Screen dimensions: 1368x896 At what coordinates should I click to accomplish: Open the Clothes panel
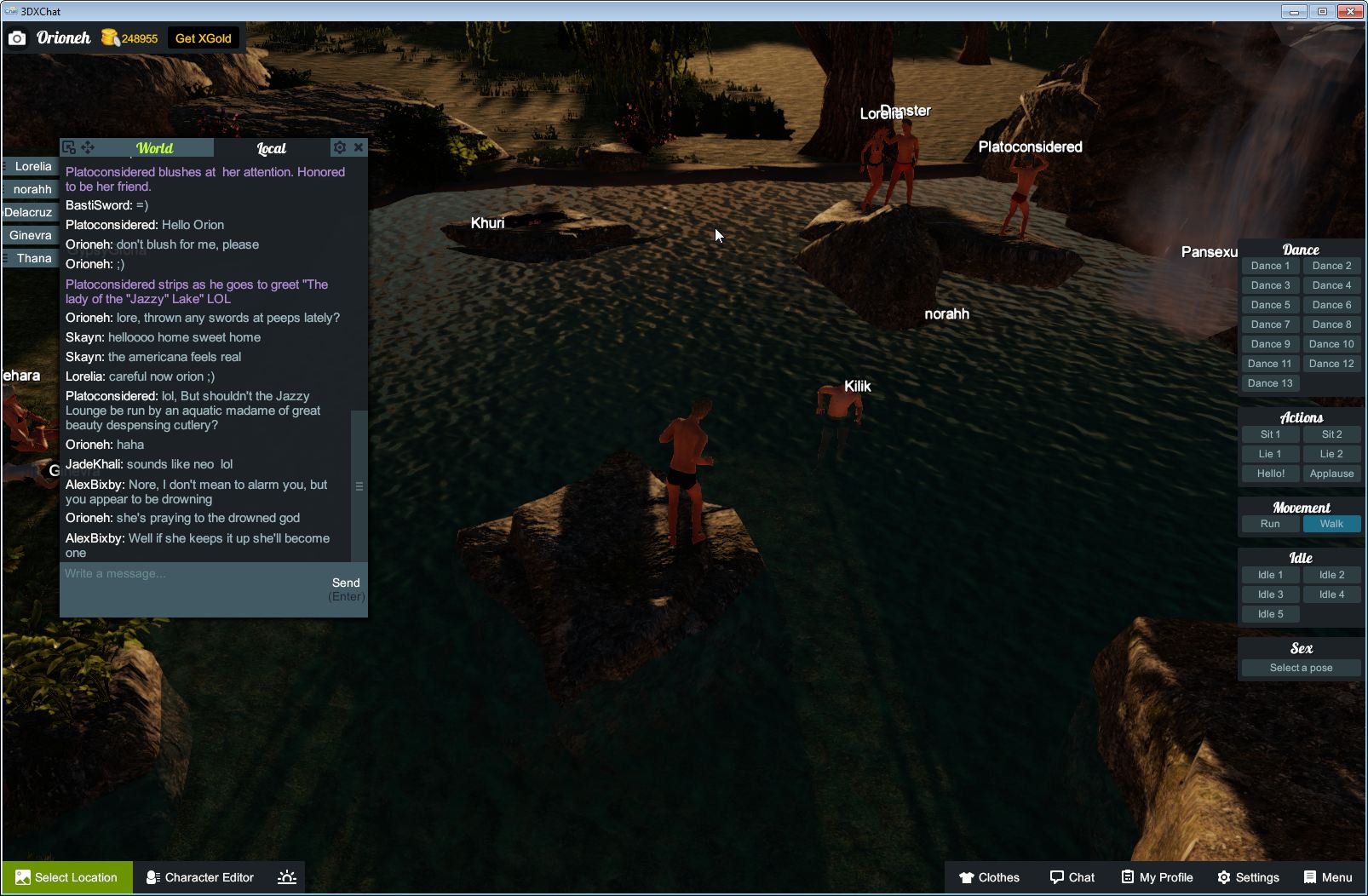(991, 877)
